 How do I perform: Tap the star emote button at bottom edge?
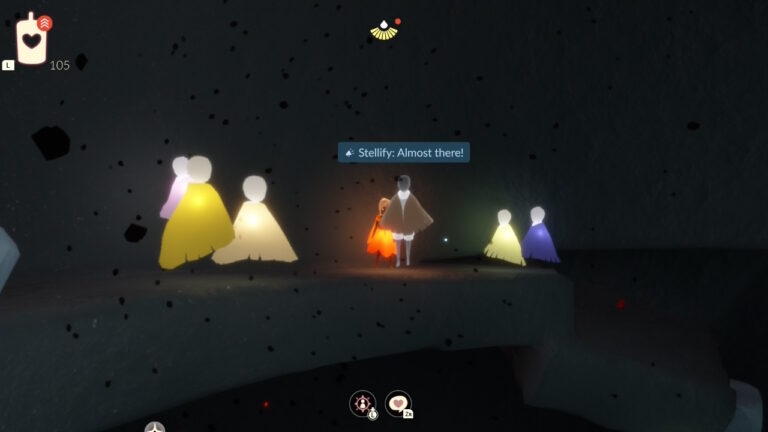click(x=154, y=428)
